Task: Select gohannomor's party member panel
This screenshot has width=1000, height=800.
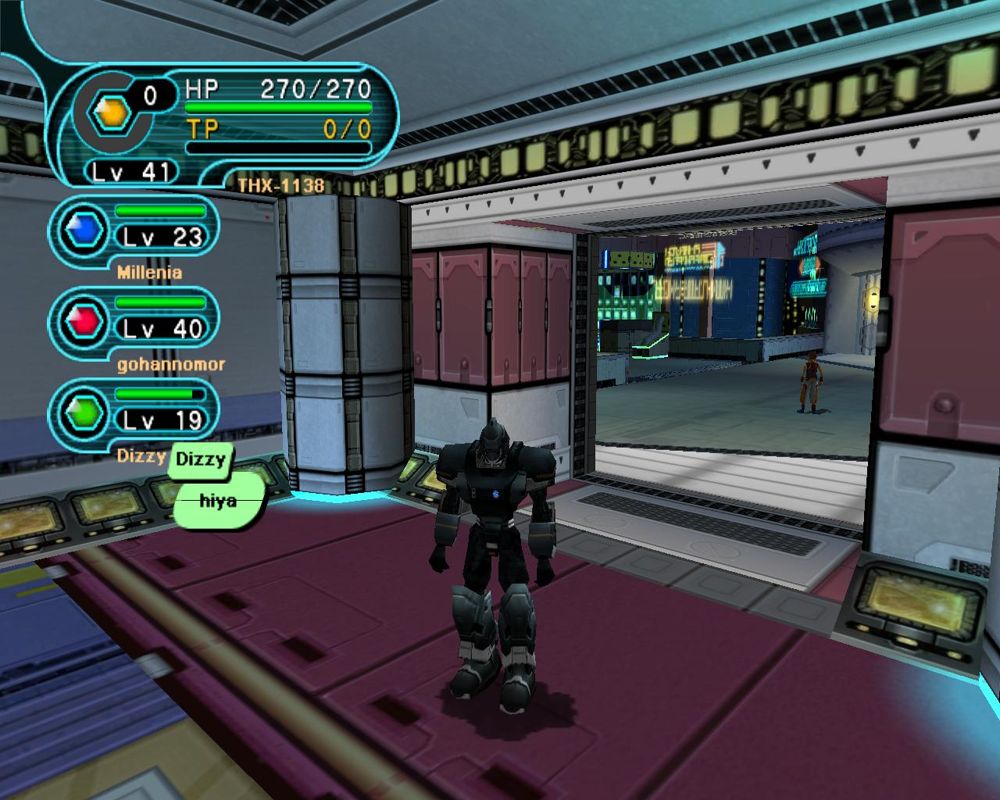Action: coord(135,321)
